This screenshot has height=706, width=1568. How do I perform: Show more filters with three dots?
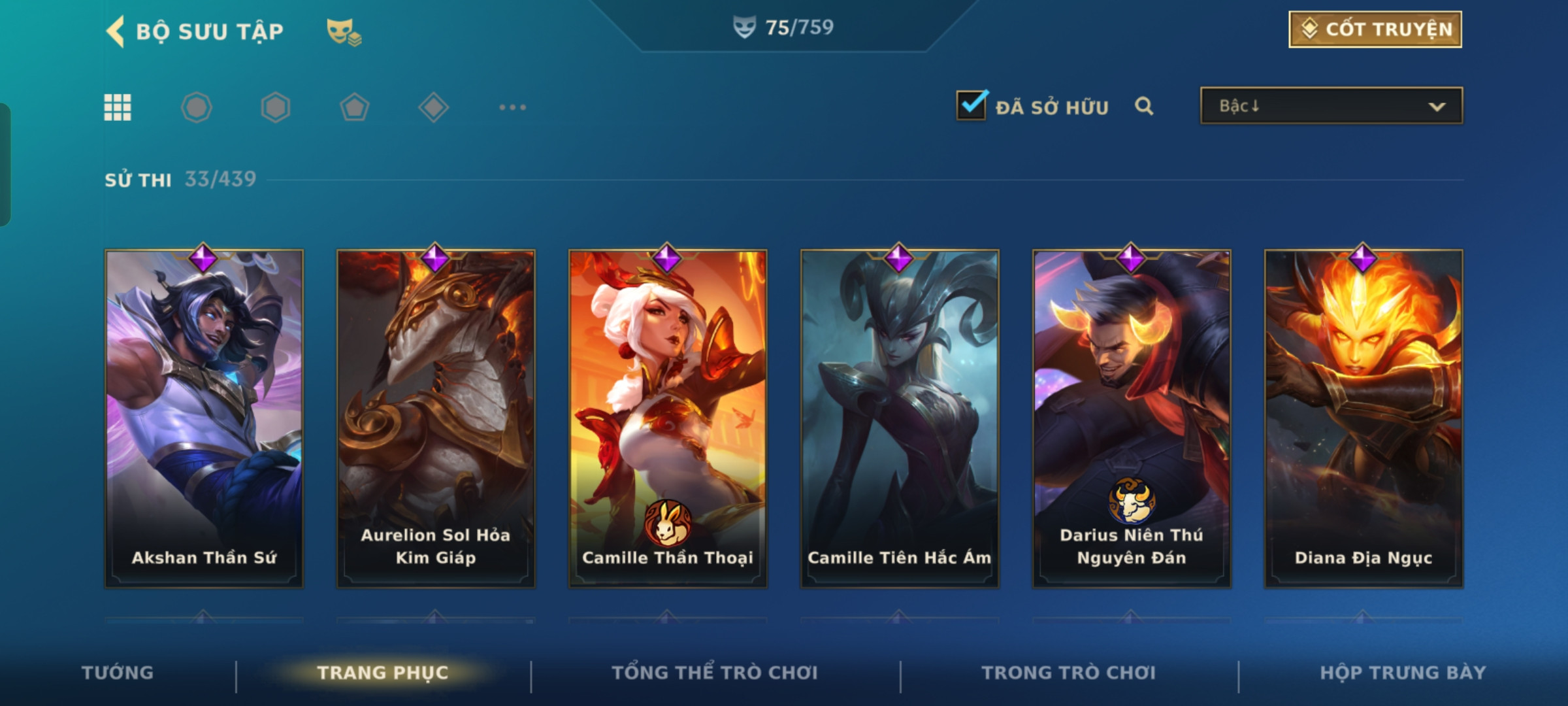(x=512, y=107)
